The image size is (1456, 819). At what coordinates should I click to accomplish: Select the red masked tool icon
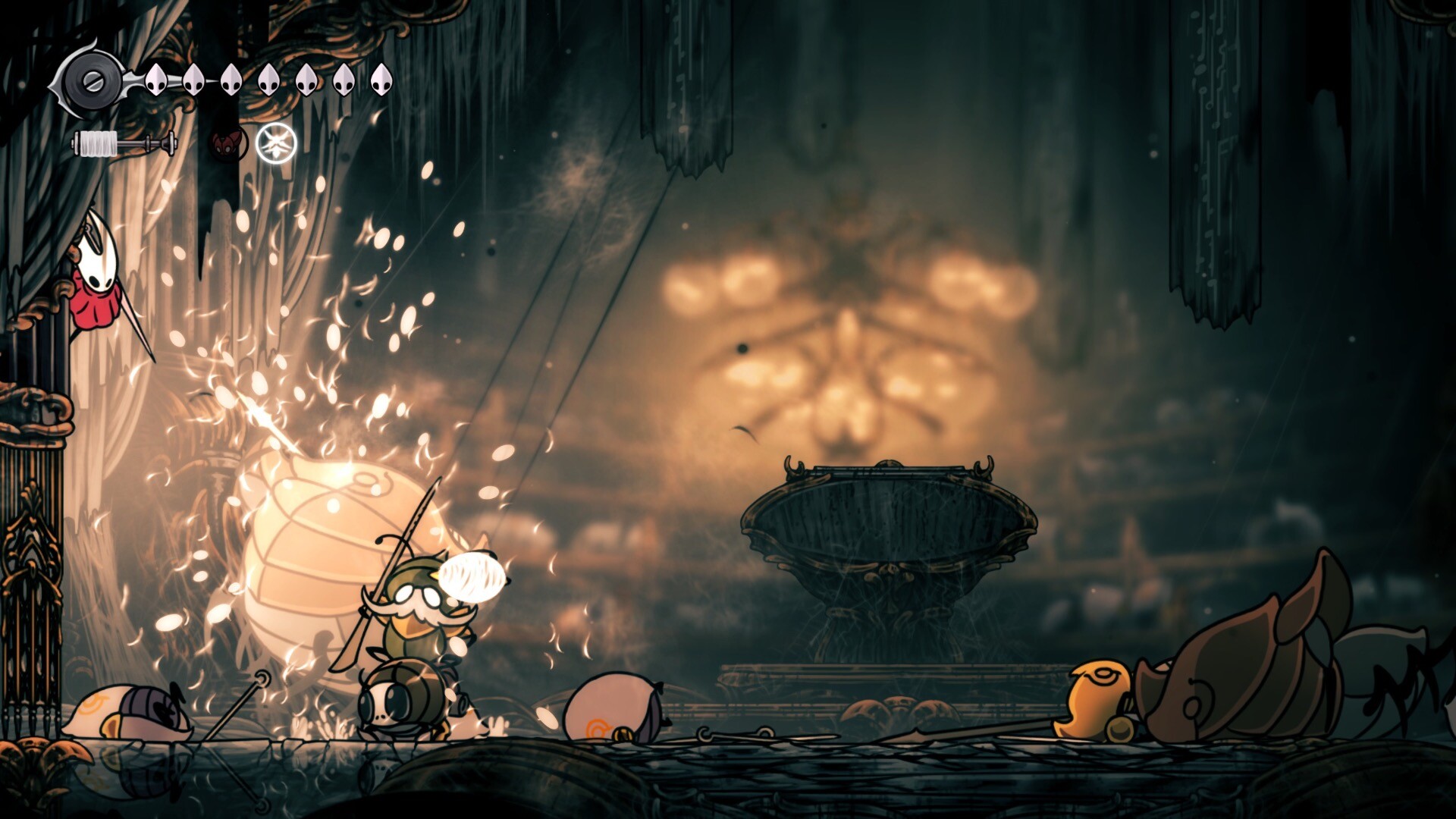click(227, 142)
